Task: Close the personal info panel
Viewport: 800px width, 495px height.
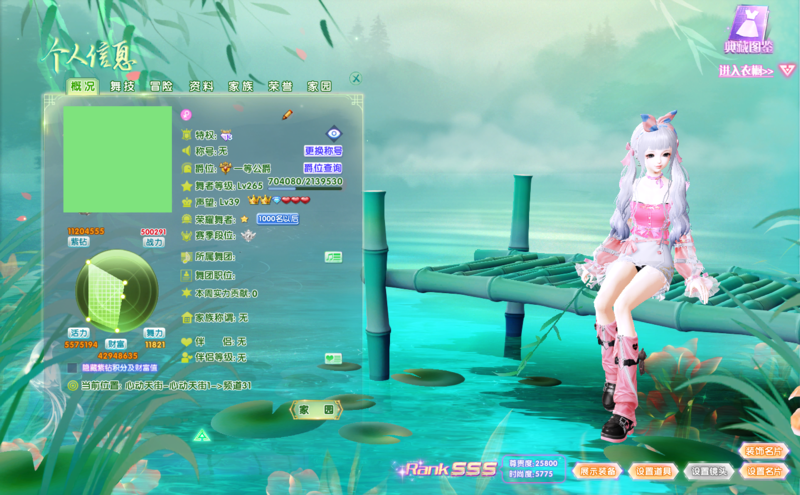Action: click(355, 78)
